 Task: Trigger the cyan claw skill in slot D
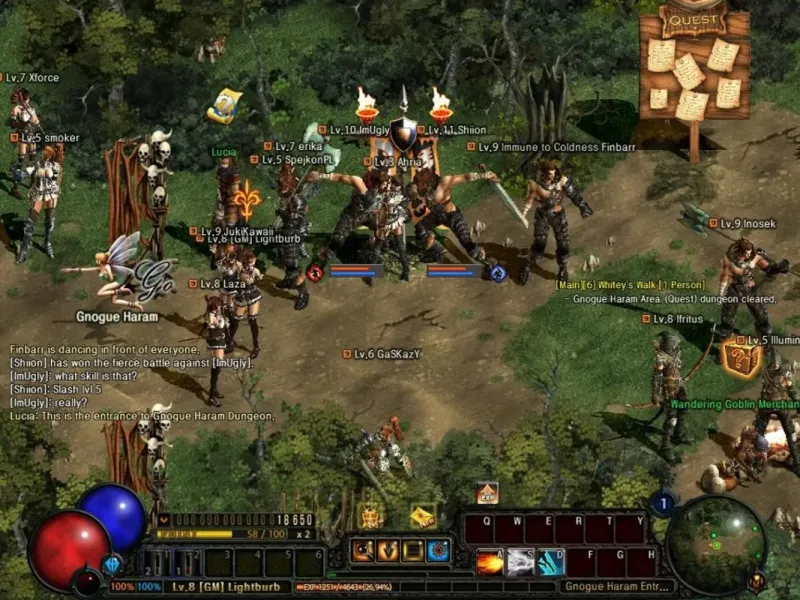point(551,562)
